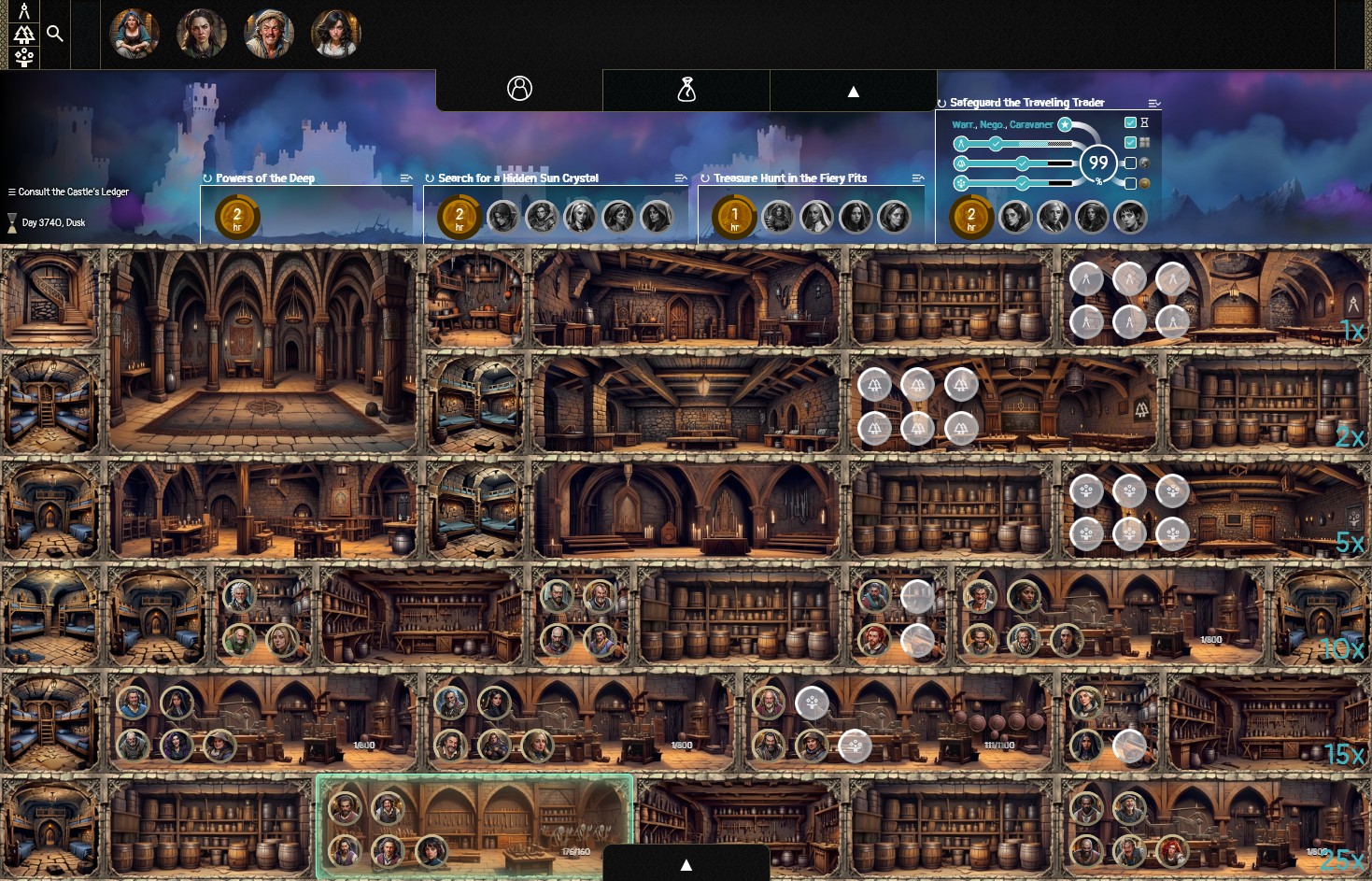Image resolution: width=1372 pixels, height=881 pixels.
Task: Select the first character portrait in the top bar
Action: [x=134, y=33]
